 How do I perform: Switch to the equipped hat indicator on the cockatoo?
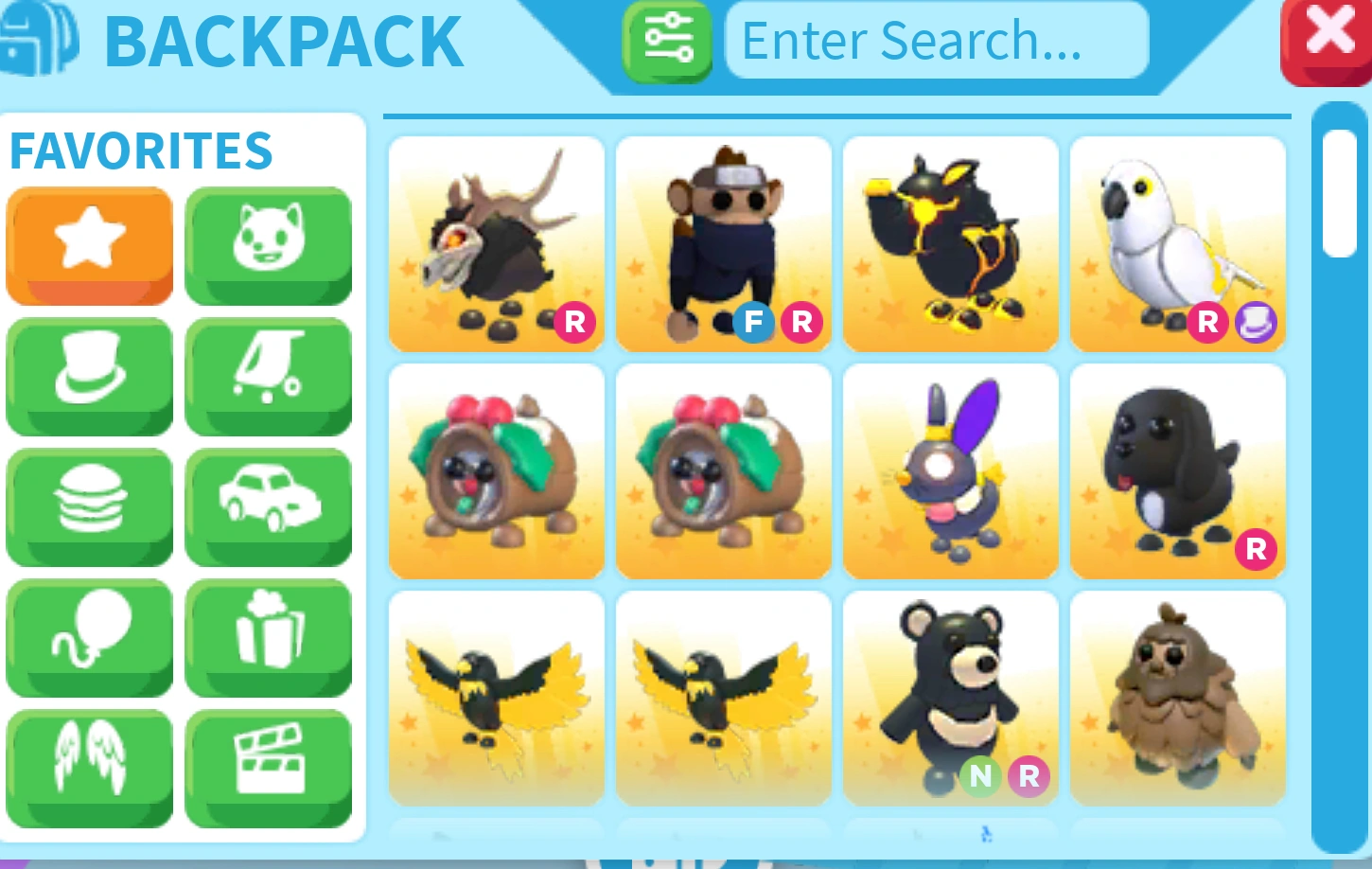coord(1256,323)
